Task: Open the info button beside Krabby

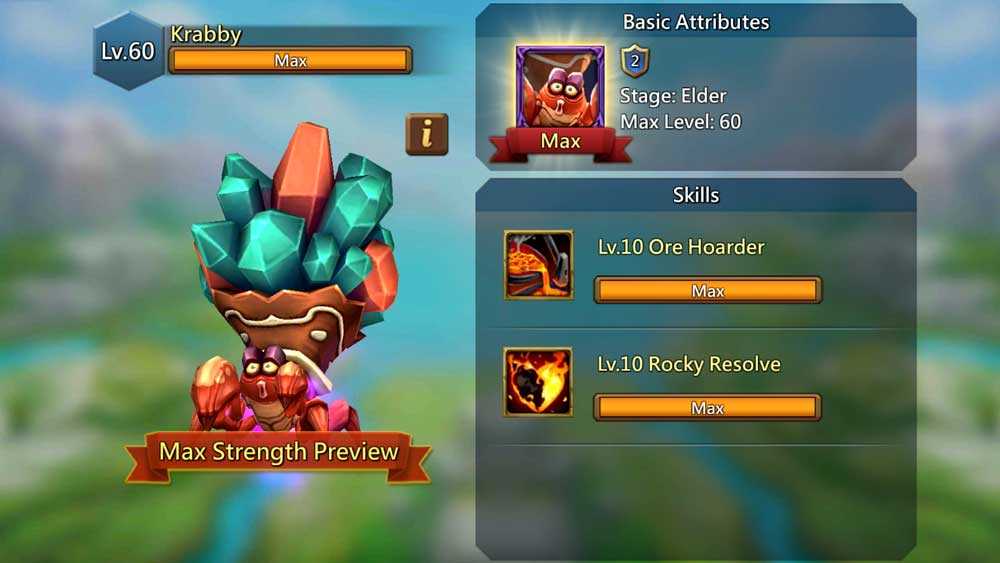Action: tap(427, 134)
